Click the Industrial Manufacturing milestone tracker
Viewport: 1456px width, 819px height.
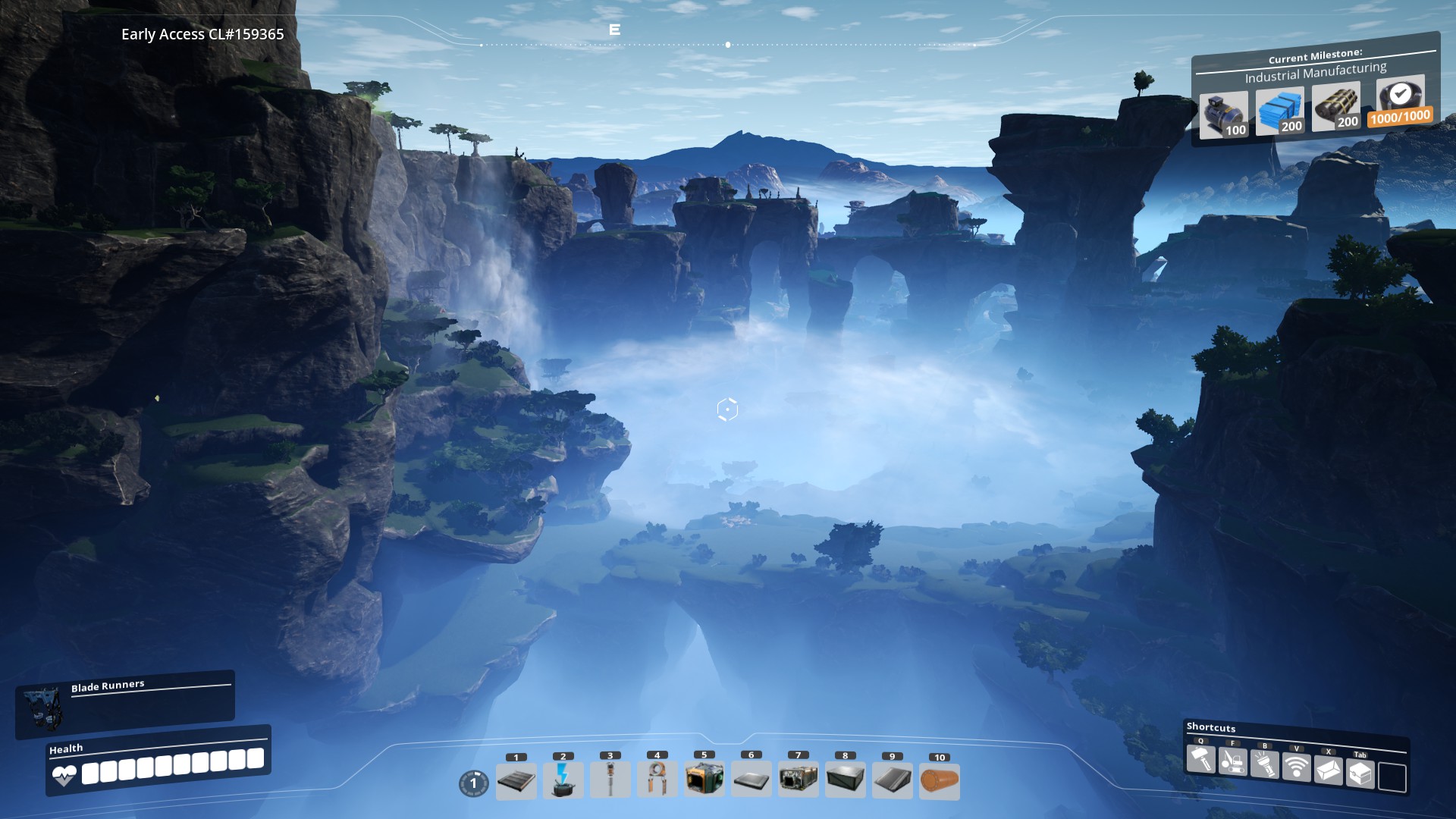tap(1316, 73)
